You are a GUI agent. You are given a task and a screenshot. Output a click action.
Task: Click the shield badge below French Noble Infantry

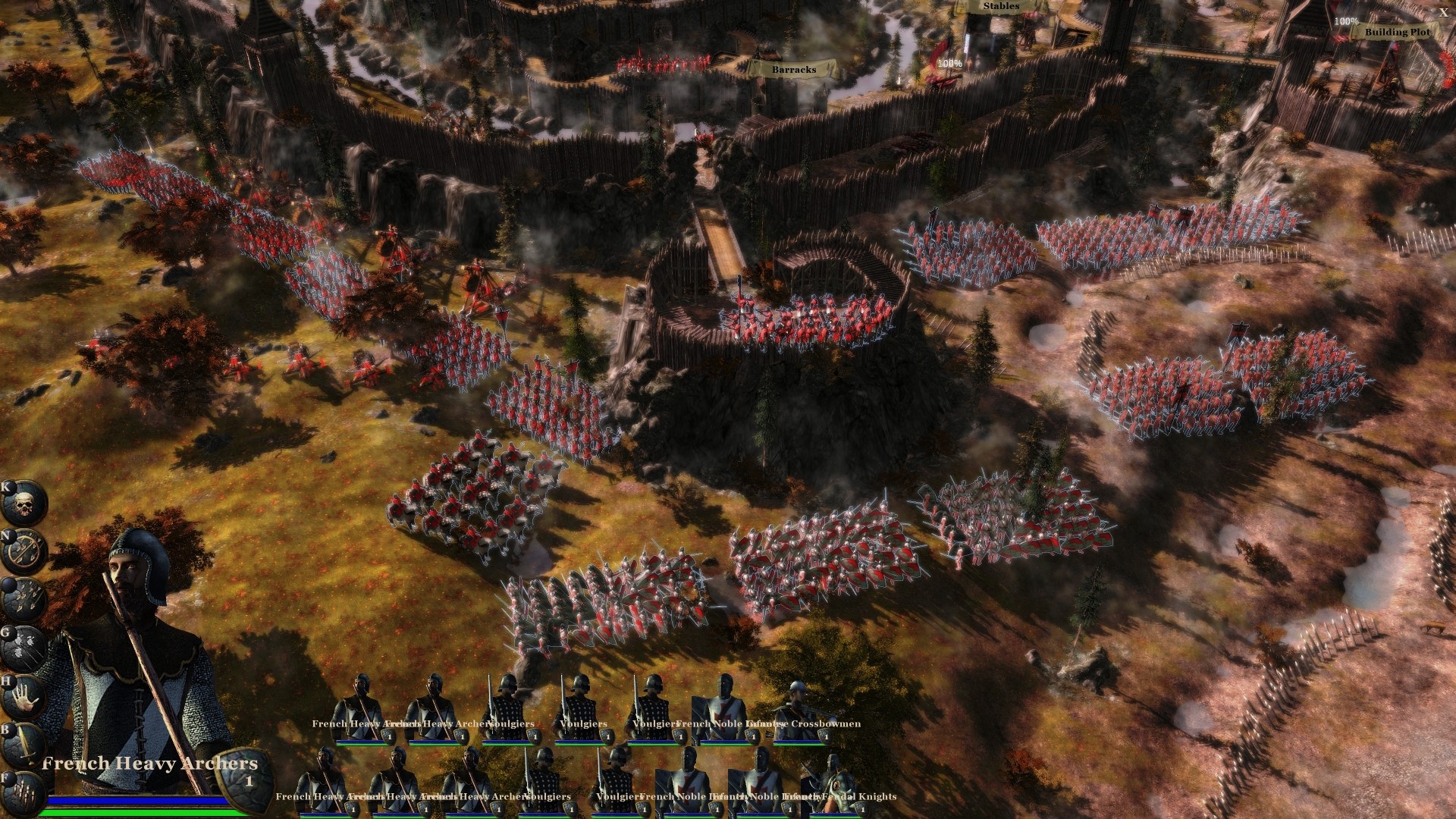tap(752, 736)
